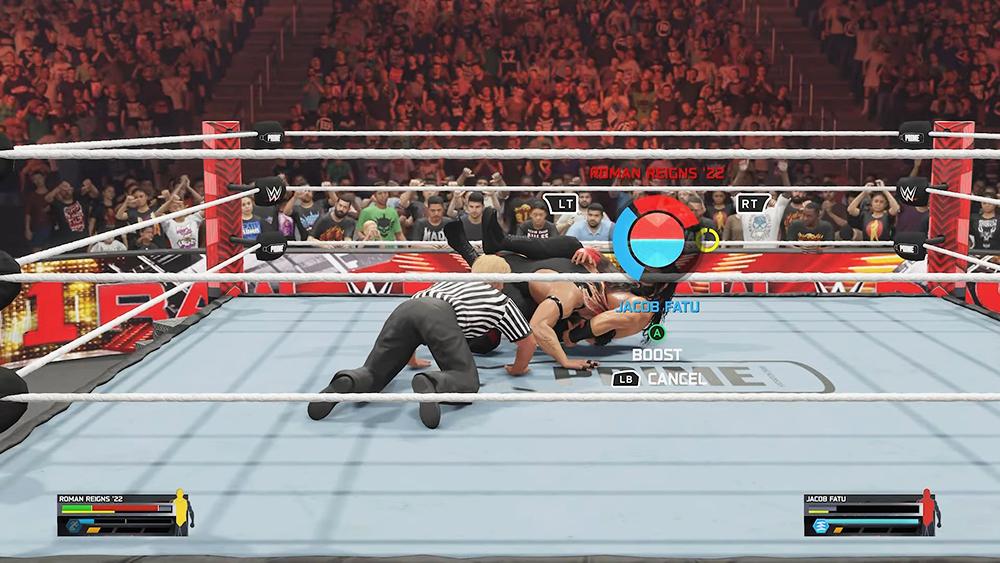Select Jacob Fatu's blue hexagon payback icon
This screenshot has height=563, width=1000.
pyautogui.click(x=820, y=526)
